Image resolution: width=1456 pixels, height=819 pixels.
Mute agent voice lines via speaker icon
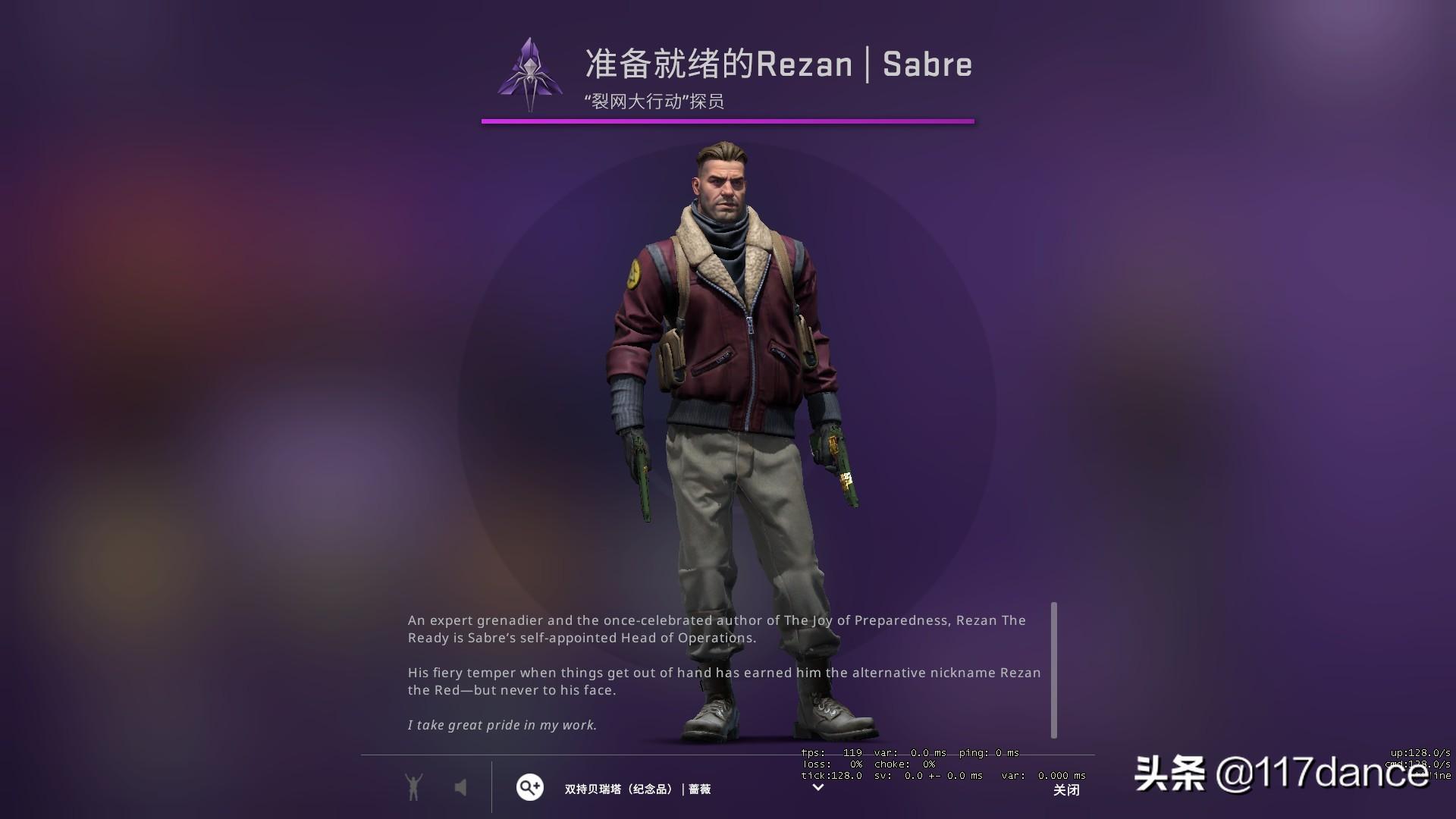[462, 788]
